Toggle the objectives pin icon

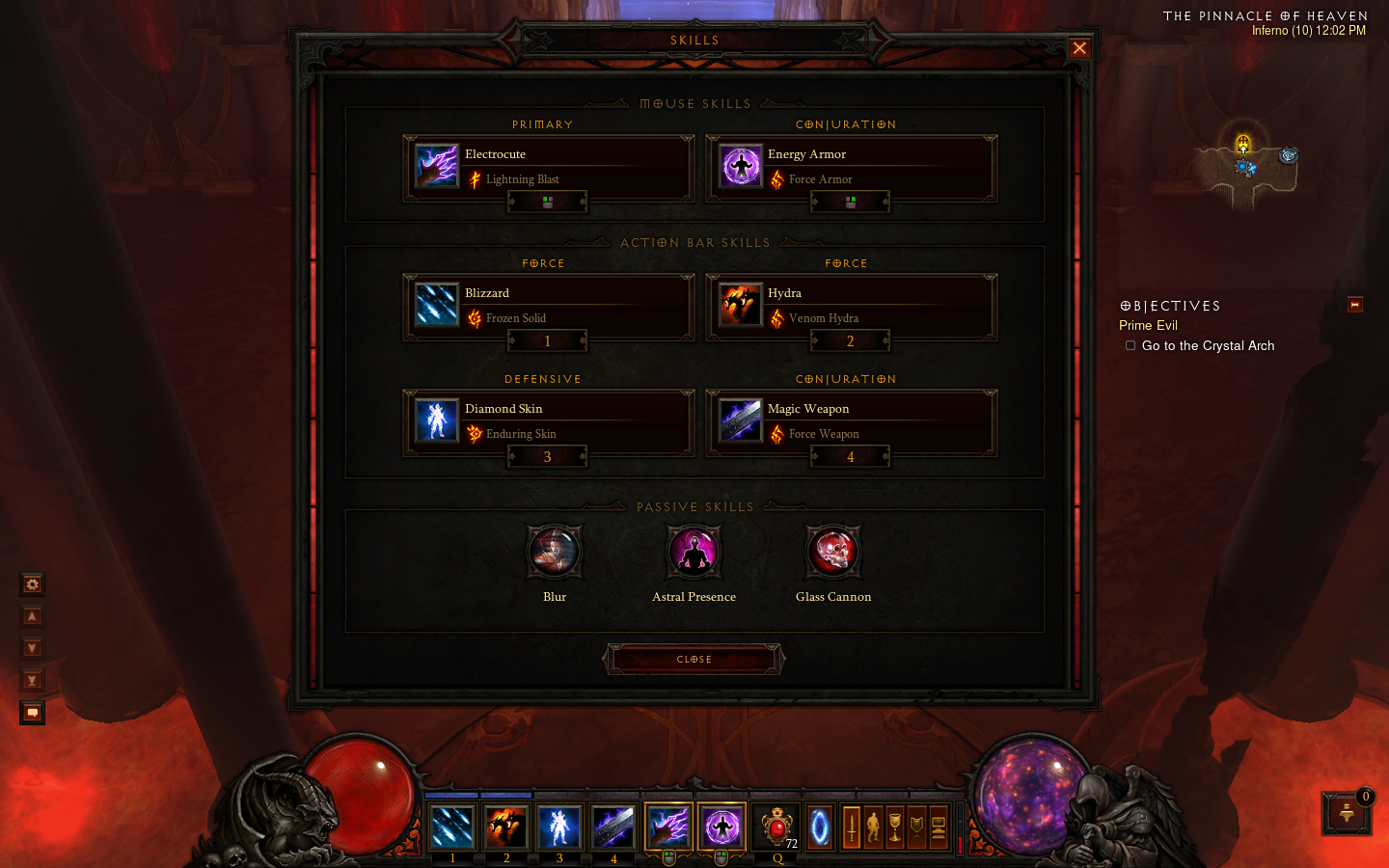point(1354,305)
